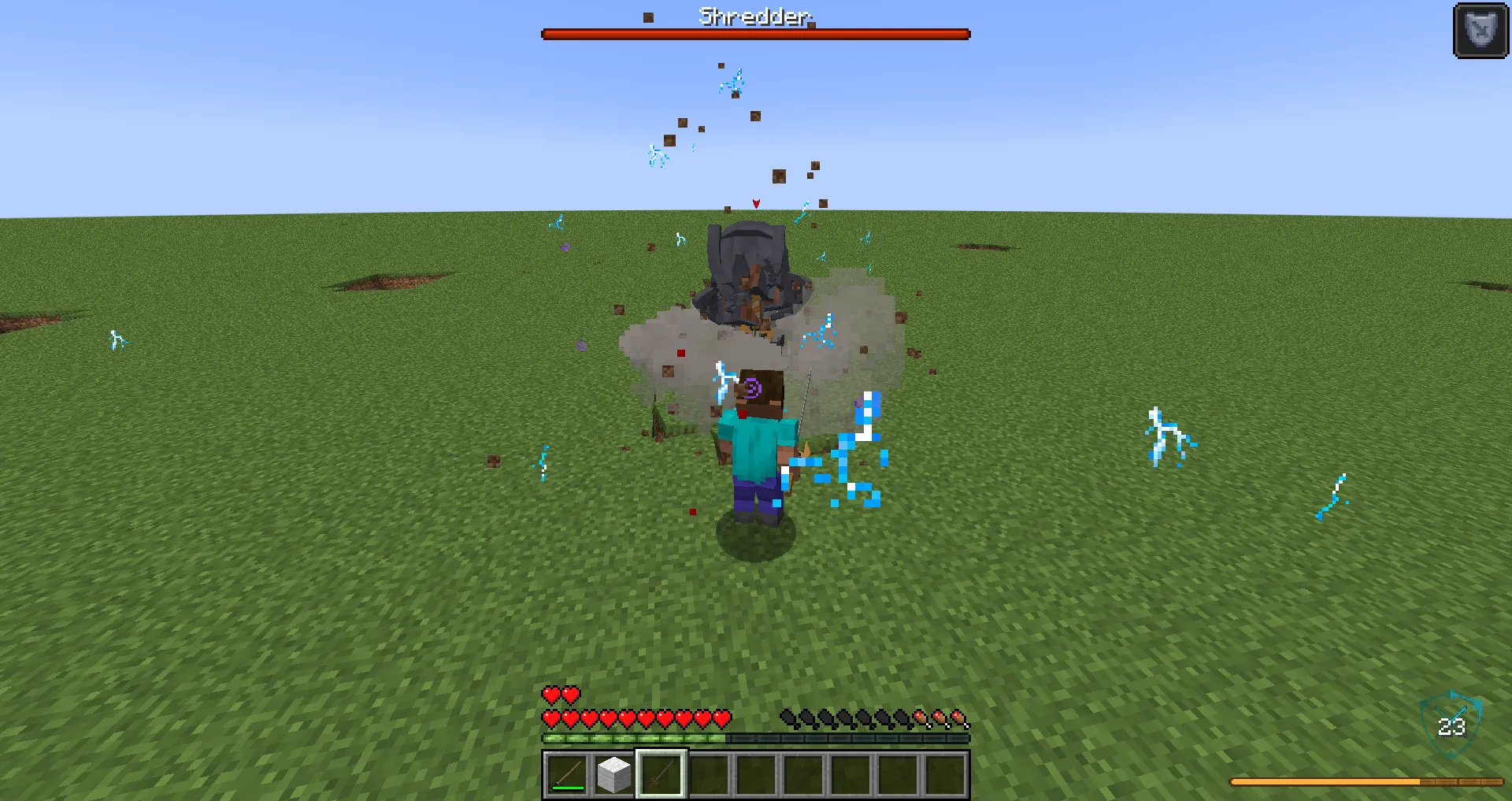Click the first red heart in the health bar
Image resolution: width=1512 pixels, height=801 pixels.
click(x=549, y=719)
